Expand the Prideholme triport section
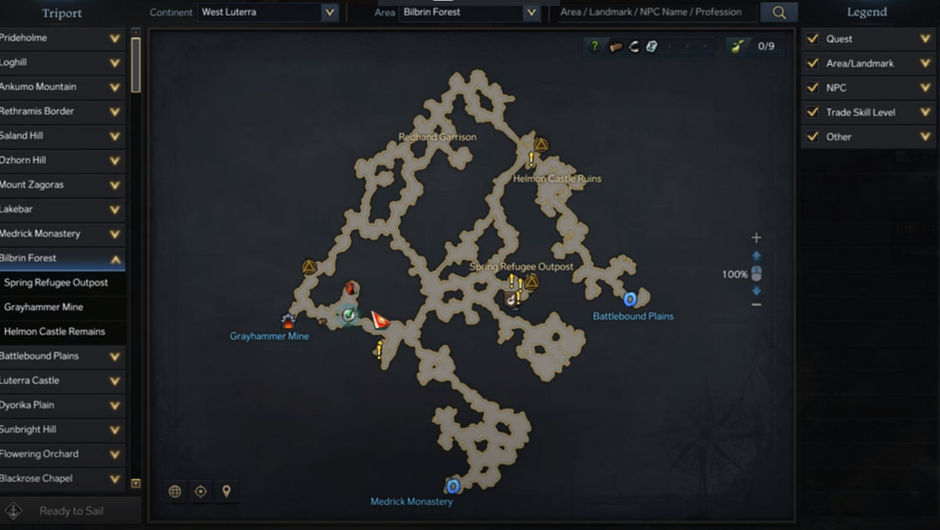The image size is (940, 530). coord(115,39)
